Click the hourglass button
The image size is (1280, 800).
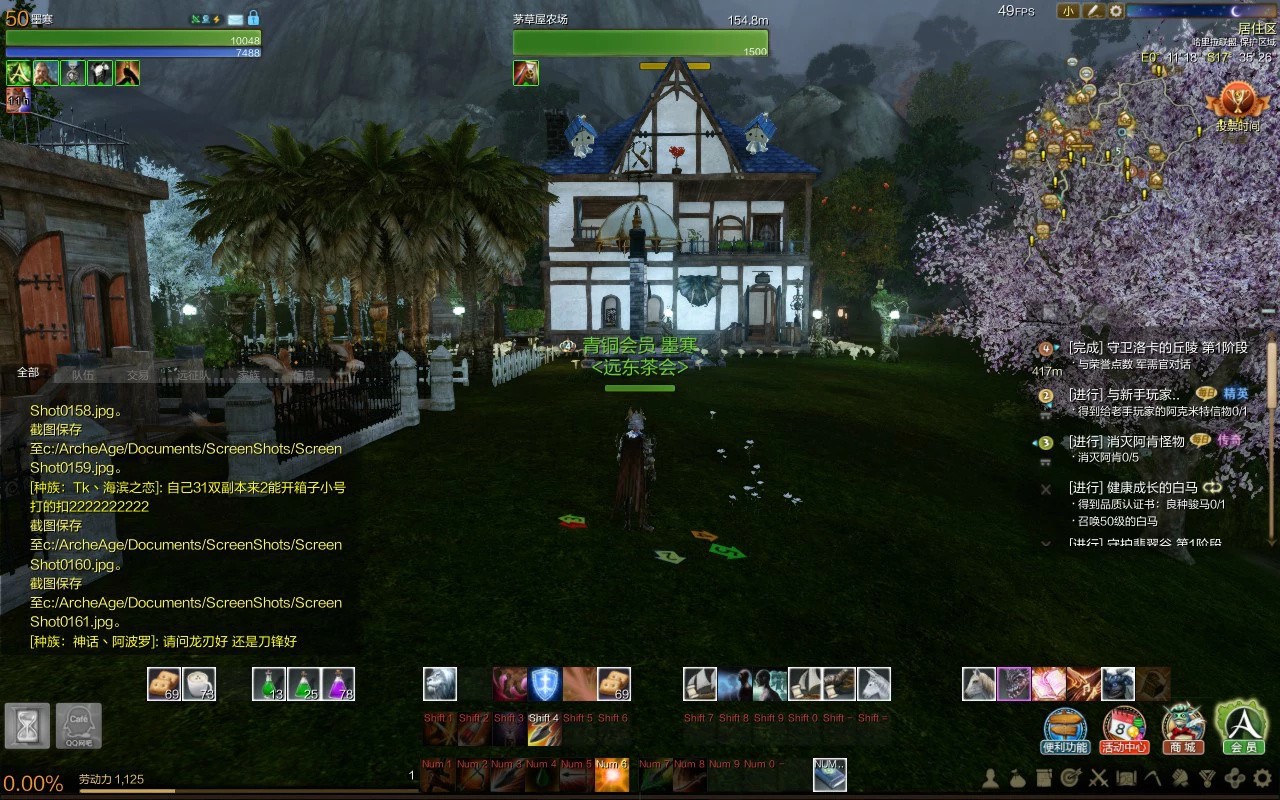click(28, 726)
